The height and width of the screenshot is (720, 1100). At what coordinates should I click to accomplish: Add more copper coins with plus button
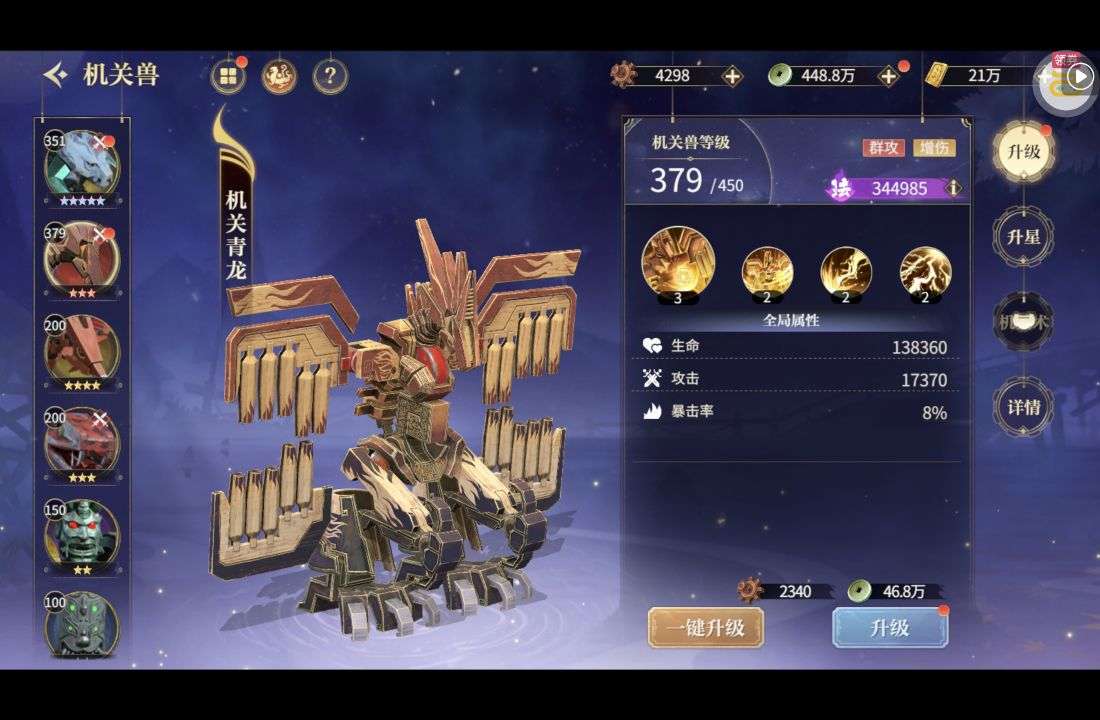click(888, 76)
